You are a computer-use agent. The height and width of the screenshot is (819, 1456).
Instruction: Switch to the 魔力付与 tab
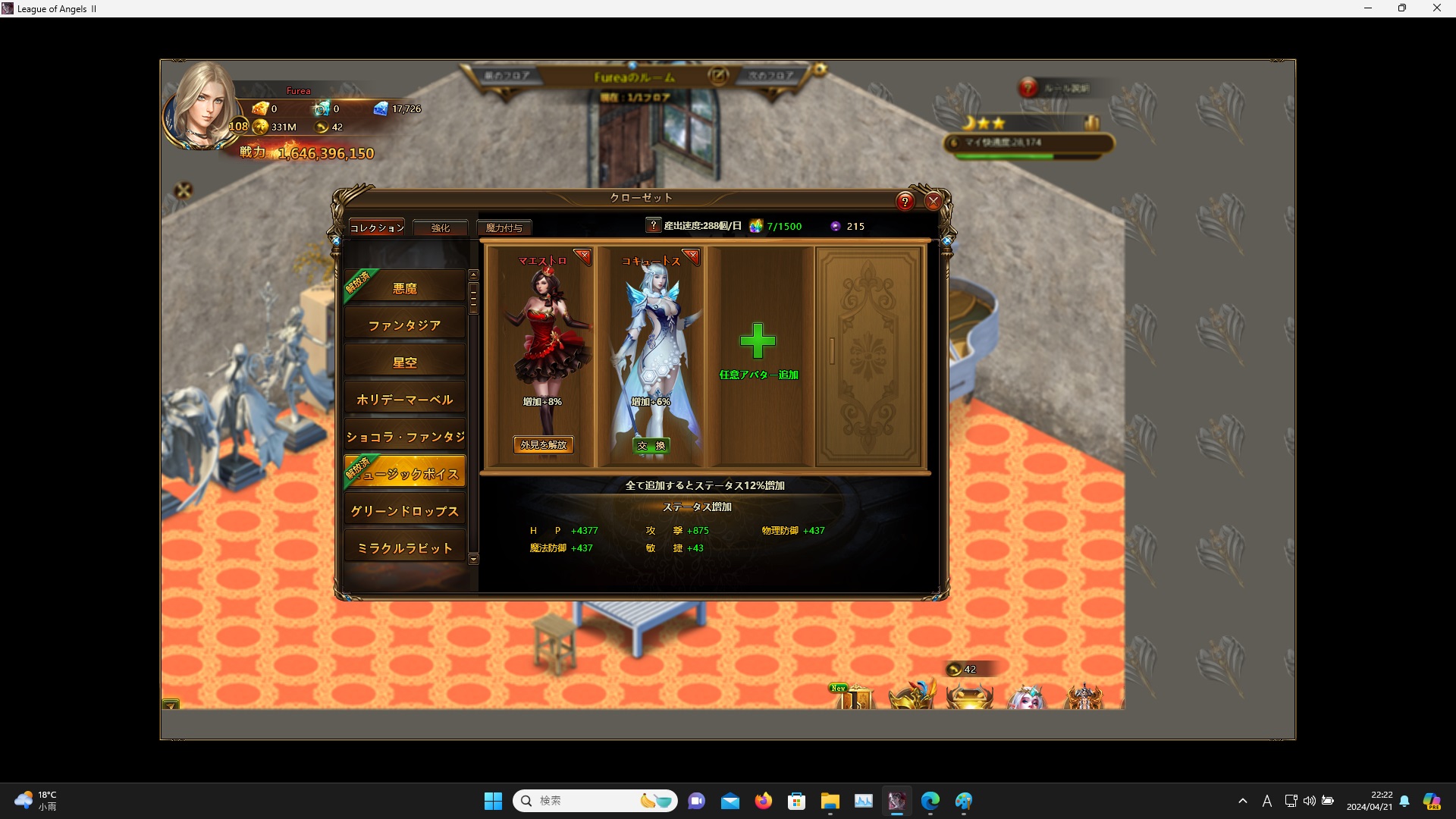tap(504, 227)
